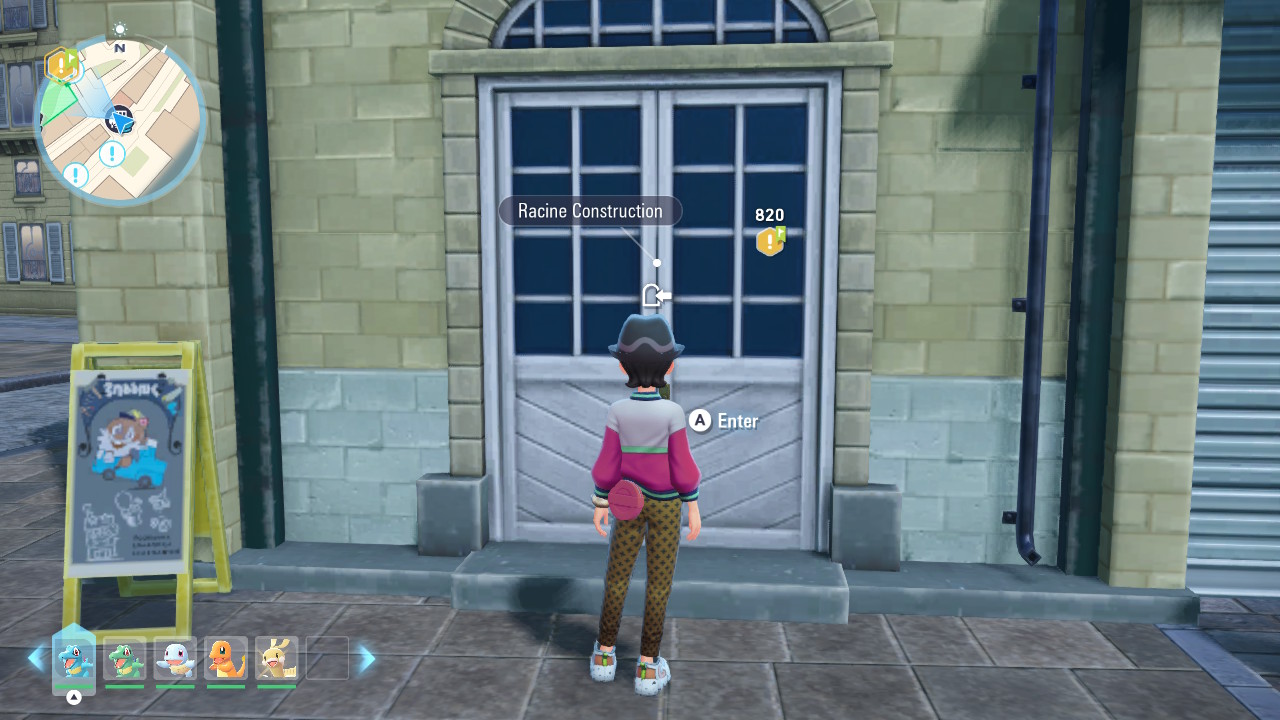Choose Squirtle in the party bar
1280x720 pixels.
tap(176, 660)
